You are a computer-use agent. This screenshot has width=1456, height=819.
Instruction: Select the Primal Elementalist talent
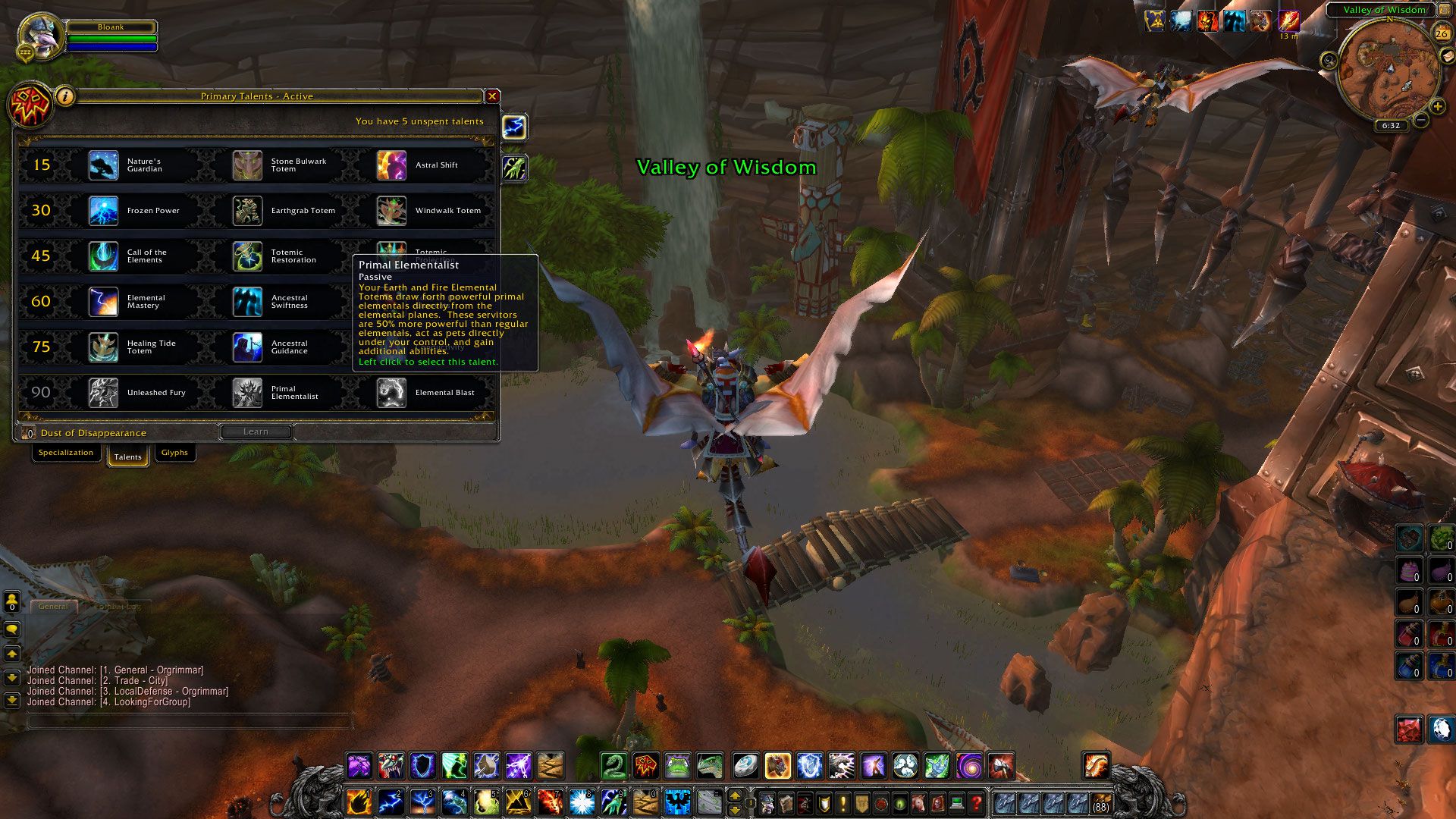pyautogui.click(x=247, y=393)
